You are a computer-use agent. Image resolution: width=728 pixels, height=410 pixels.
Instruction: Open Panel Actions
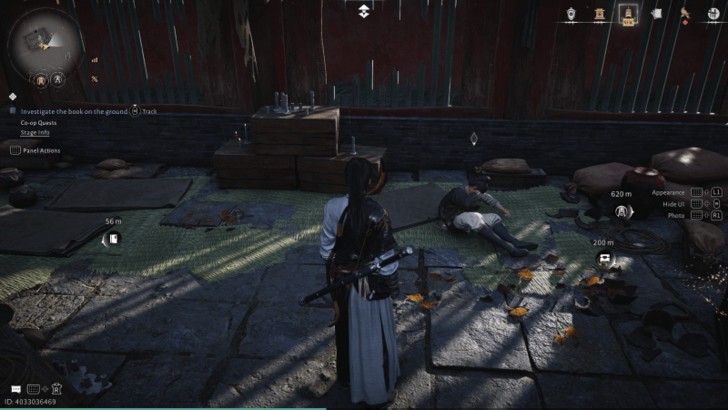(x=39, y=150)
